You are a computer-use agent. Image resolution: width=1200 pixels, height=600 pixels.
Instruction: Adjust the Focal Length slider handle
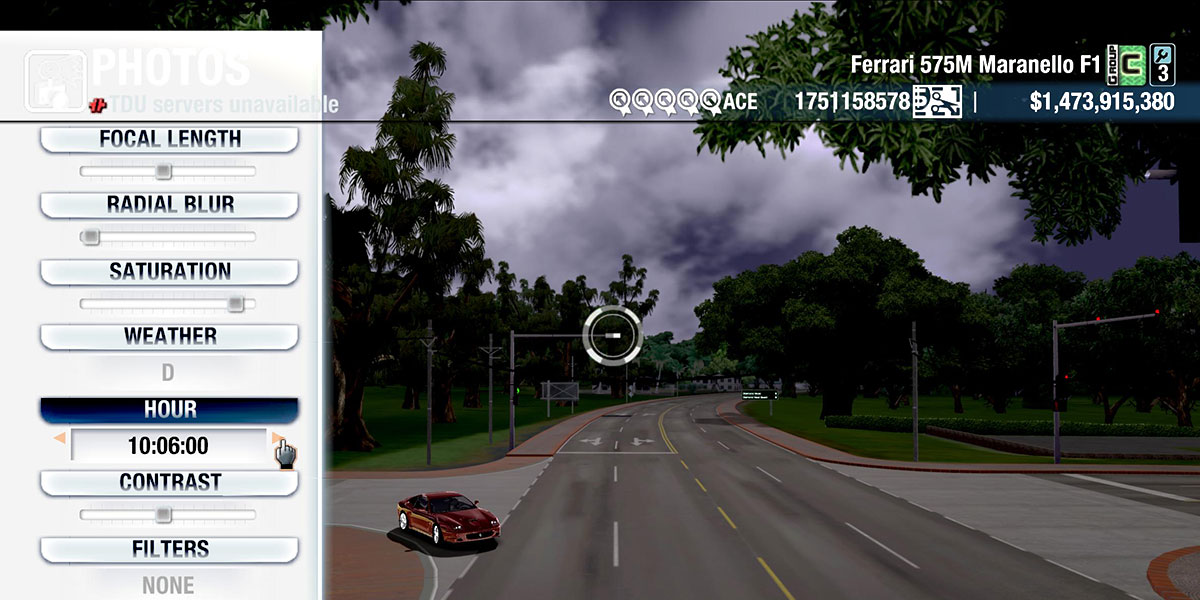click(163, 171)
